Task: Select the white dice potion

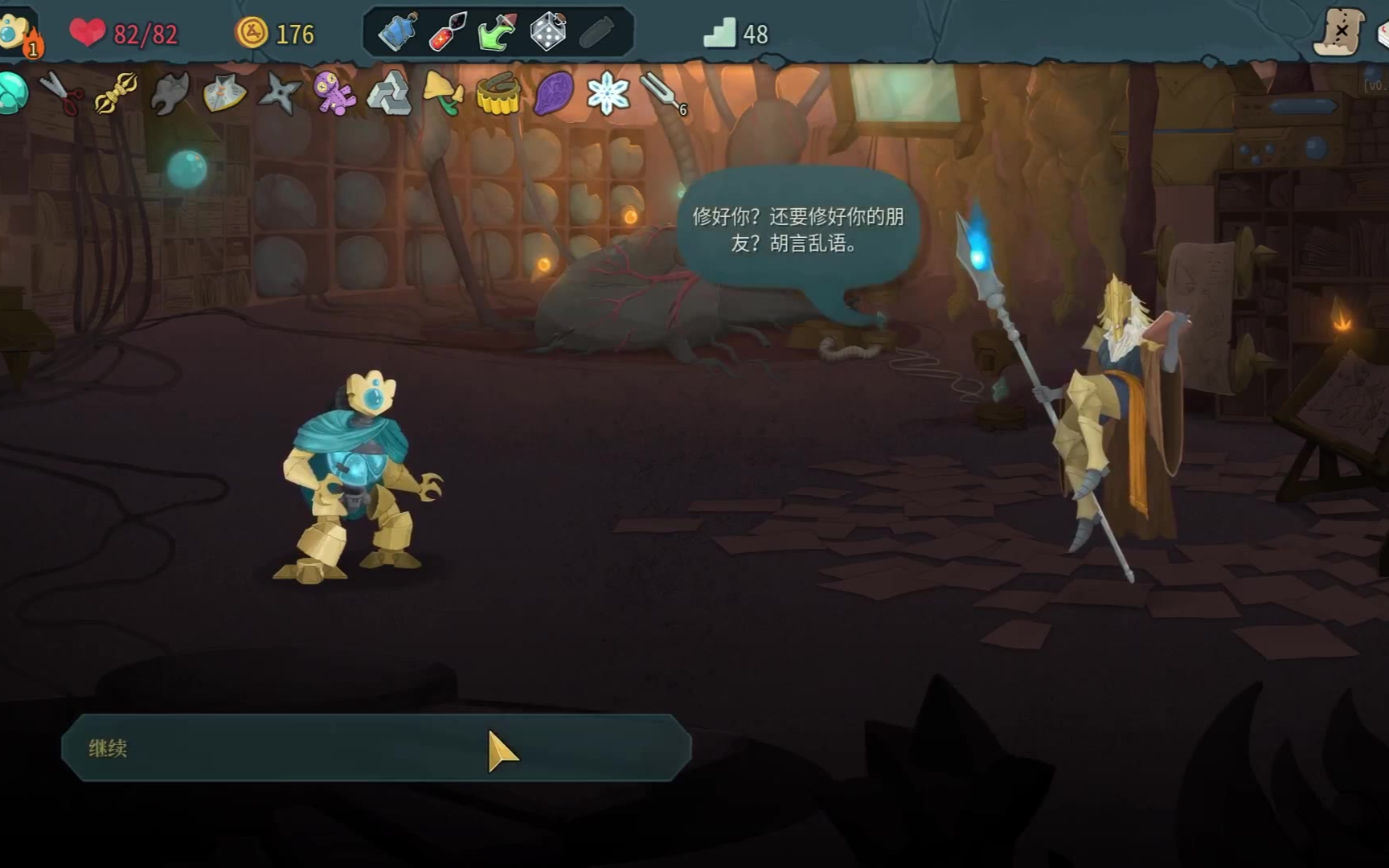Action: [547, 33]
